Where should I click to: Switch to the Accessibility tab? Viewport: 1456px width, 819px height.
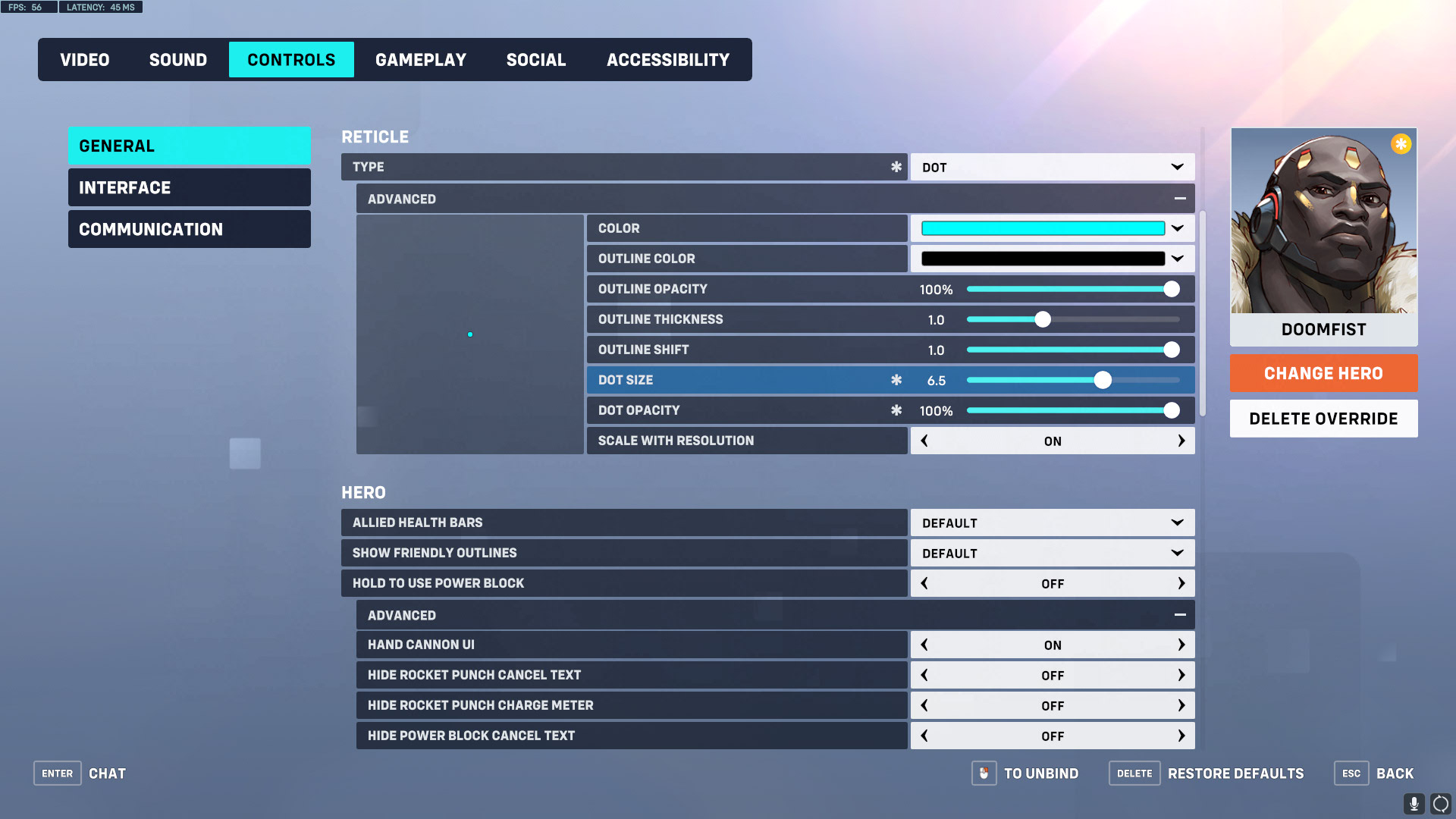pyautogui.click(x=667, y=59)
